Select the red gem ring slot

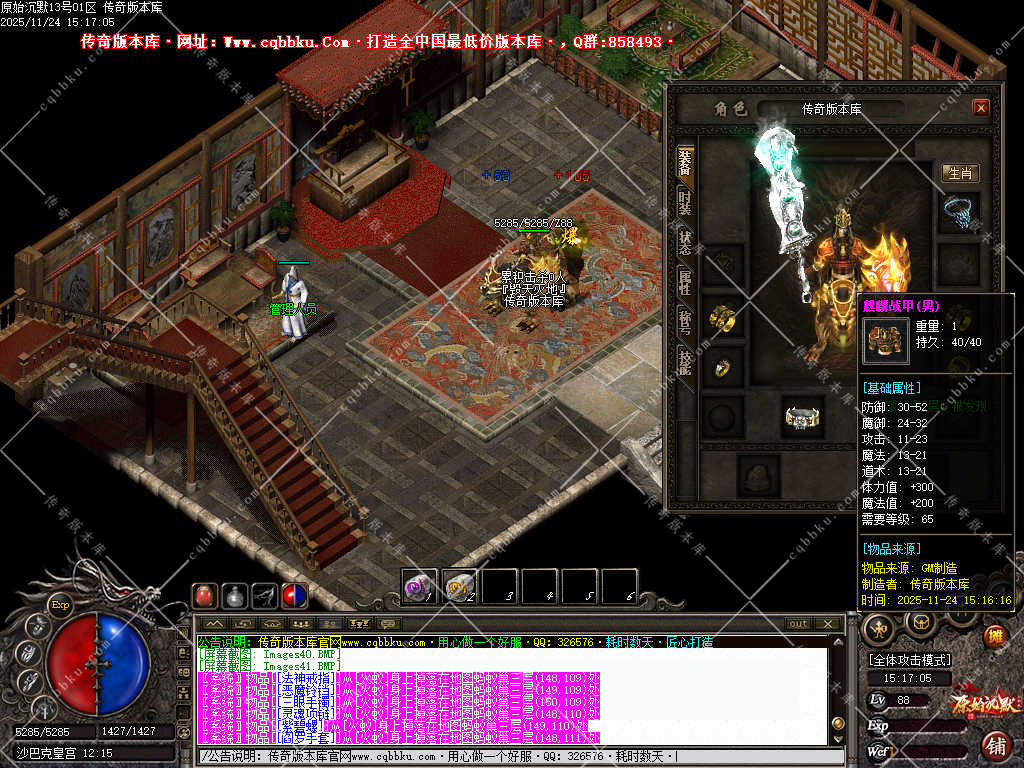click(x=722, y=367)
